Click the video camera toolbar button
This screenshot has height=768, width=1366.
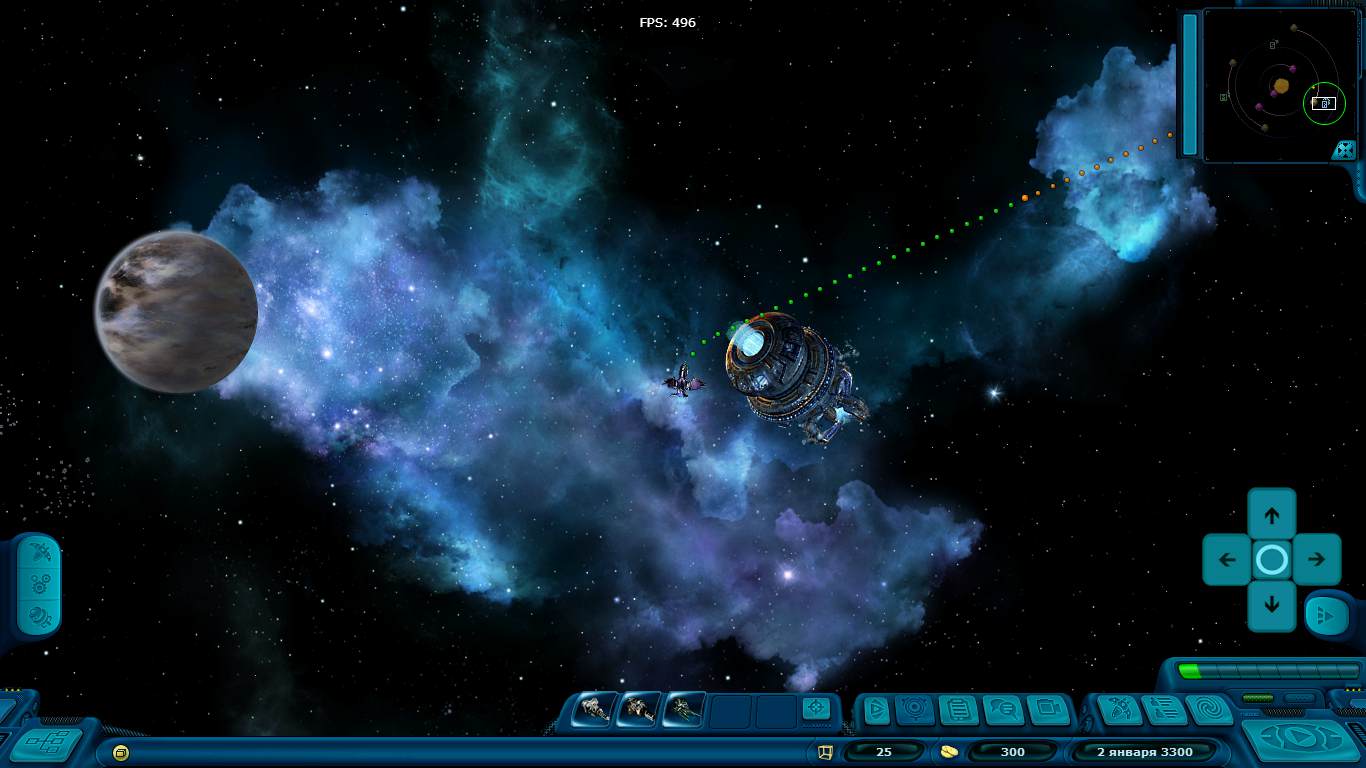pos(1046,710)
